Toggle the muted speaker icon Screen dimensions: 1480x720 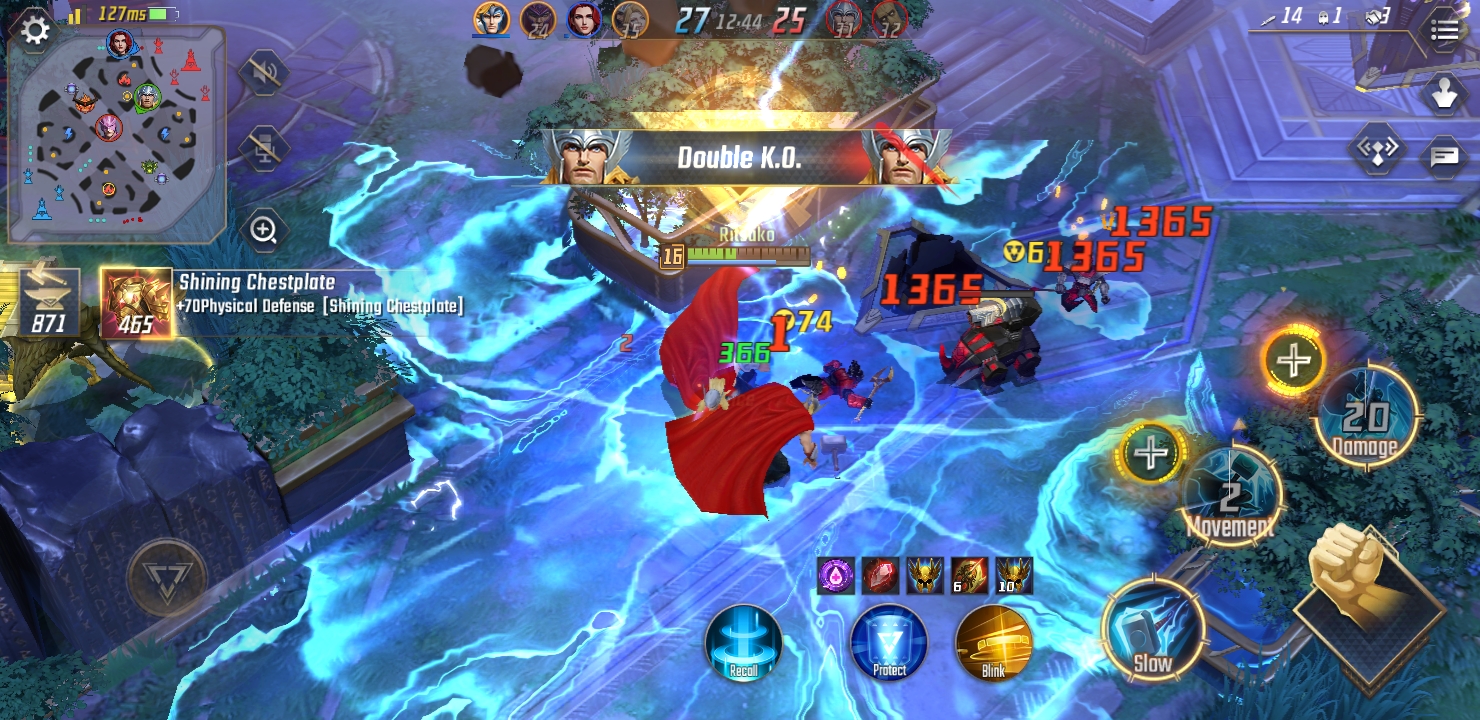264,73
